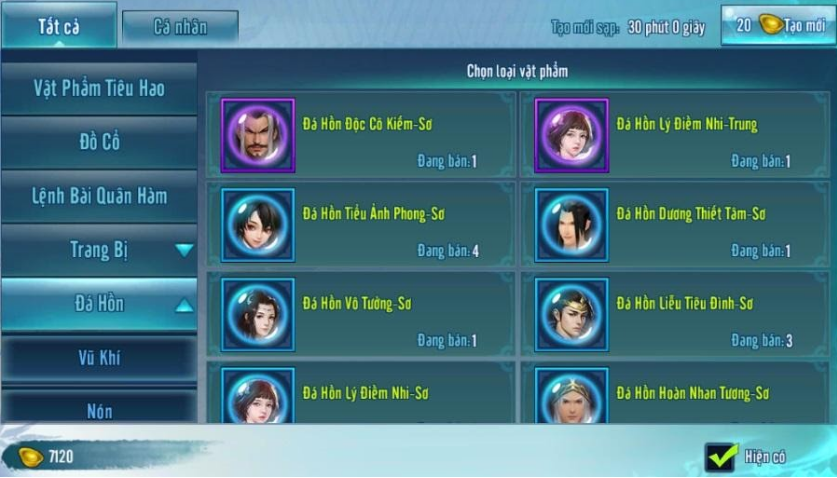Open Đá Hồn Liễu Tiêu Đình-Sơ item
This screenshot has width=837, height=478.
(x=675, y=315)
